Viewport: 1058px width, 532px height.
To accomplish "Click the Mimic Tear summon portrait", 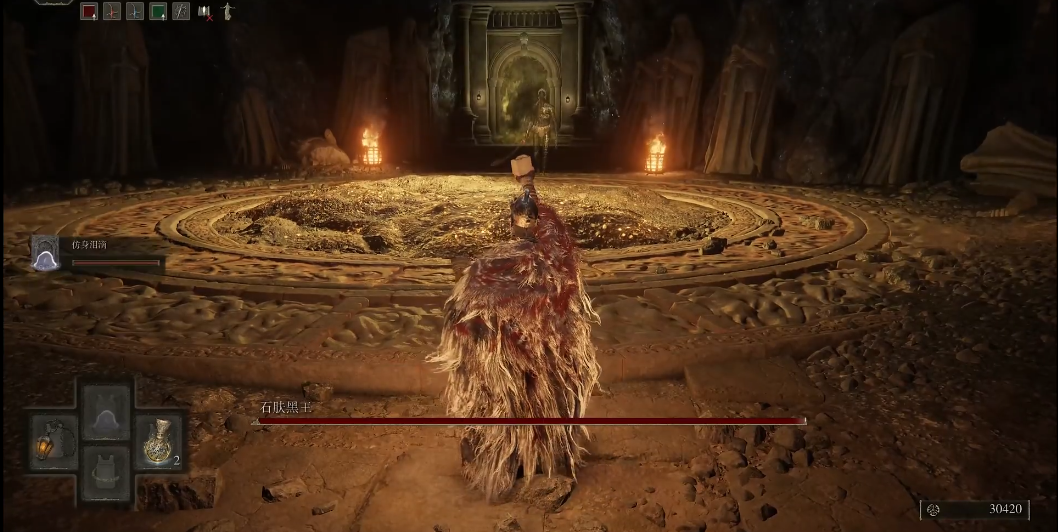I will pos(46,254).
